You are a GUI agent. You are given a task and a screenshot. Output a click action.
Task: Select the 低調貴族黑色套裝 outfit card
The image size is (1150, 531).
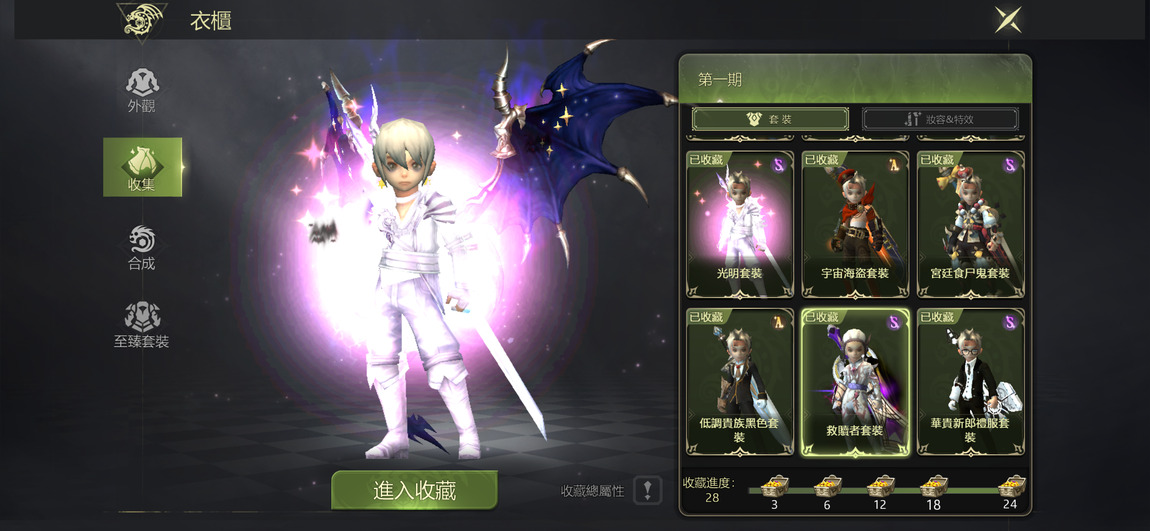[740, 381]
